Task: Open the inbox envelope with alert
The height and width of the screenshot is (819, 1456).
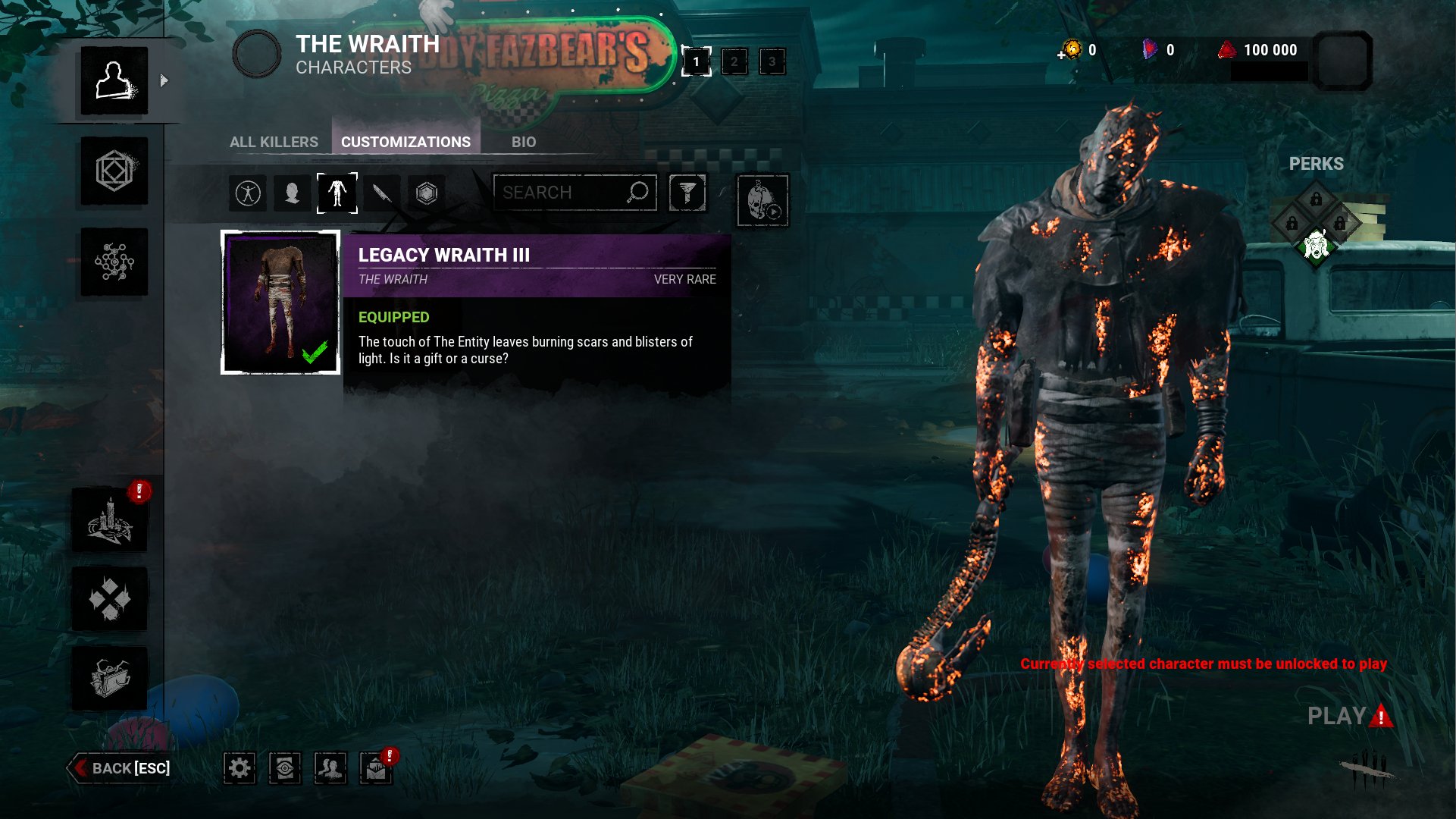Action: pyautogui.click(x=376, y=768)
